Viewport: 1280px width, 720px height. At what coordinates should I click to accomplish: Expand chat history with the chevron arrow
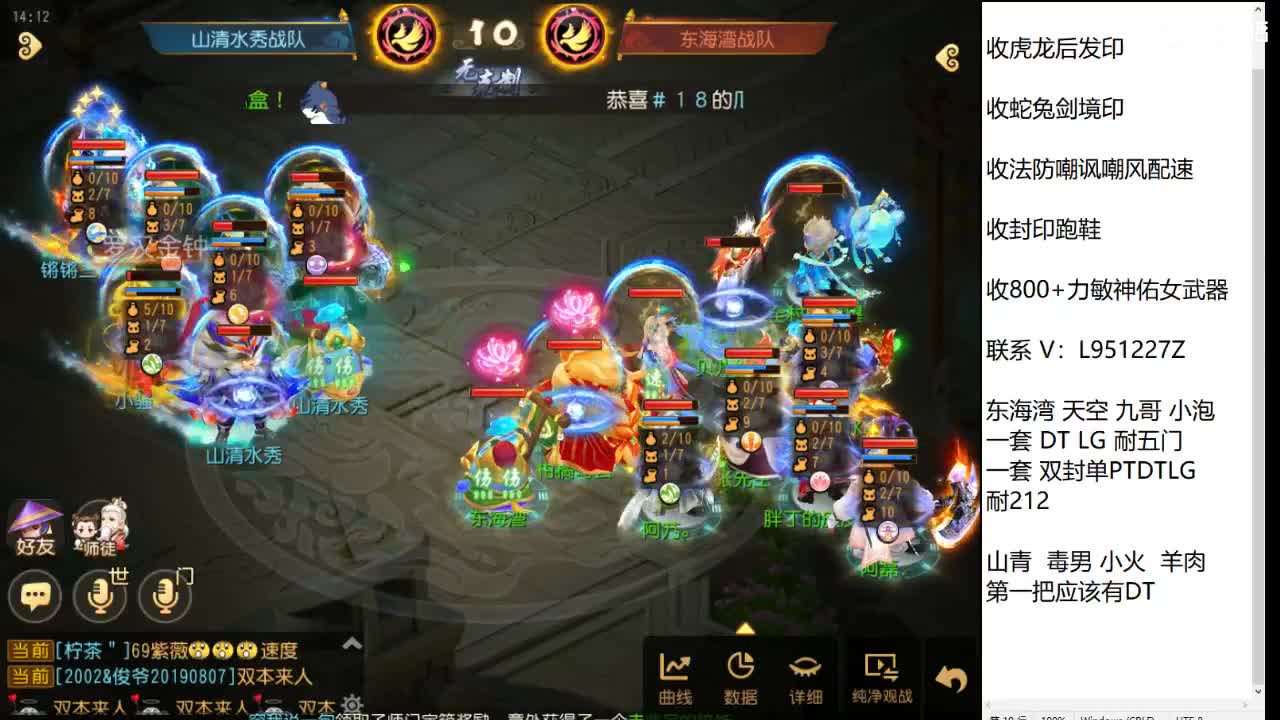tap(353, 645)
